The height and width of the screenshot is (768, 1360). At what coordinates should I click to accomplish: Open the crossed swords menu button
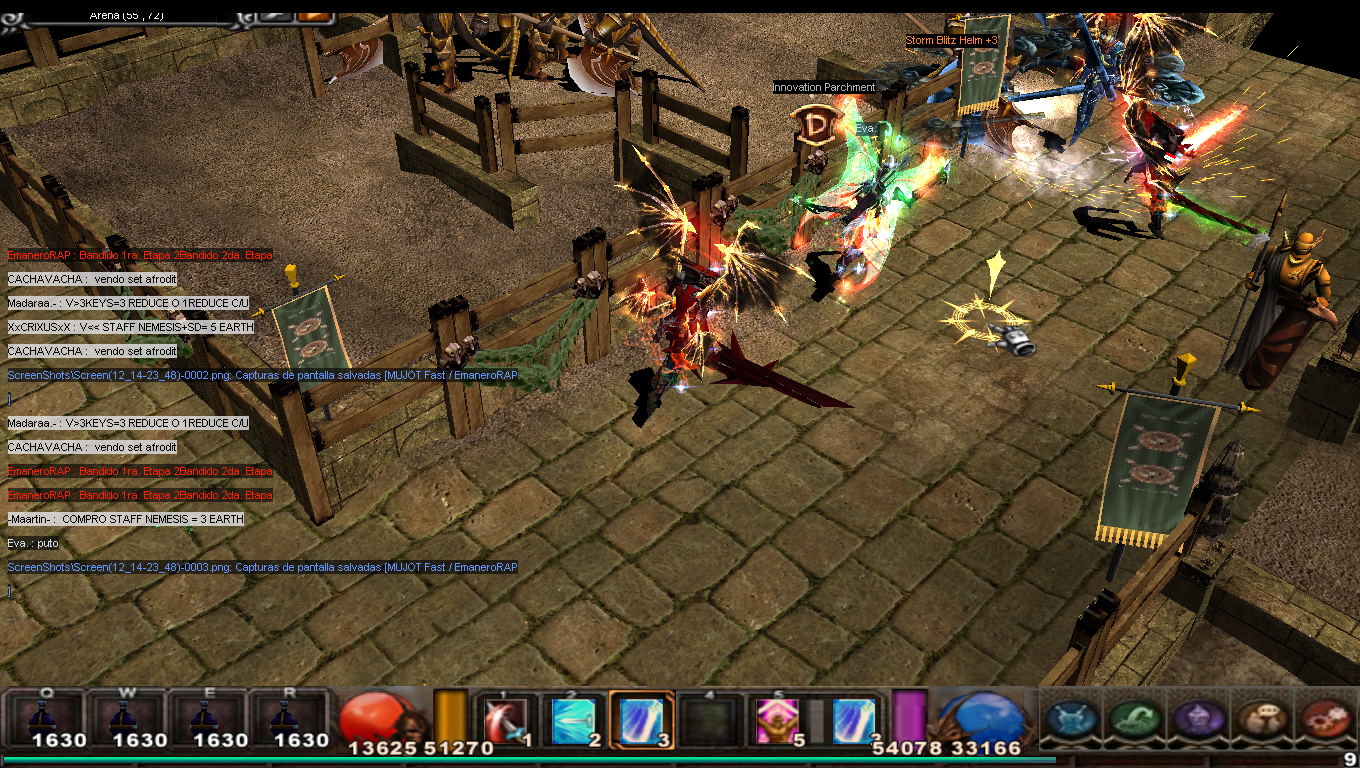pos(1071,719)
